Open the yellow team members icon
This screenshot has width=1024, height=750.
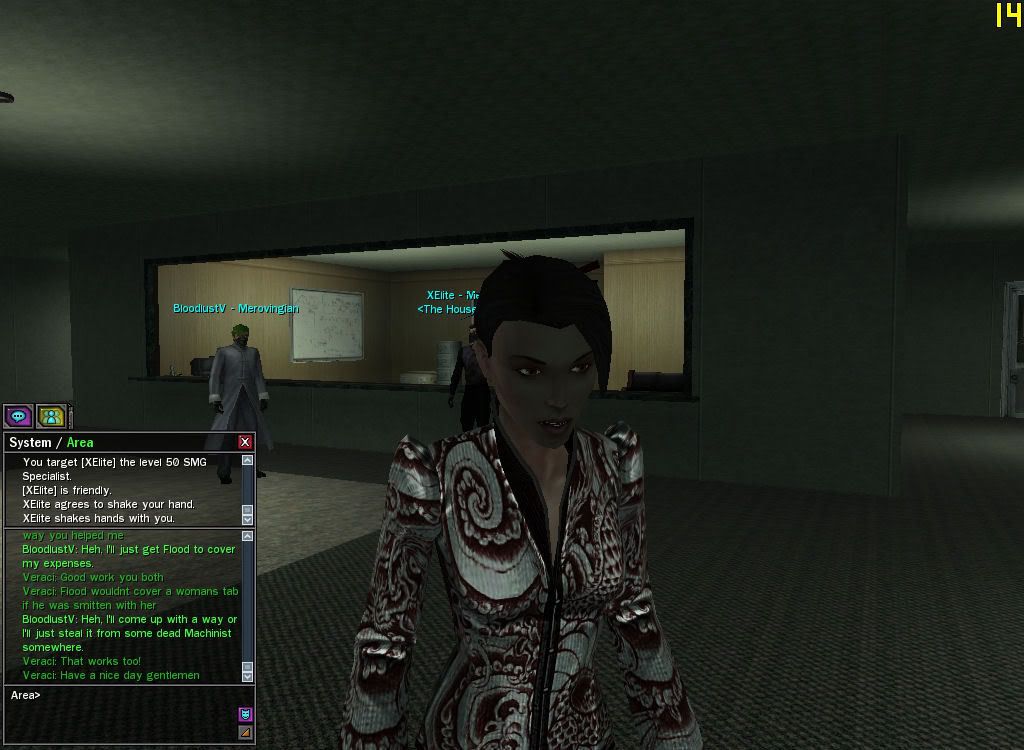tap(51, 416)
